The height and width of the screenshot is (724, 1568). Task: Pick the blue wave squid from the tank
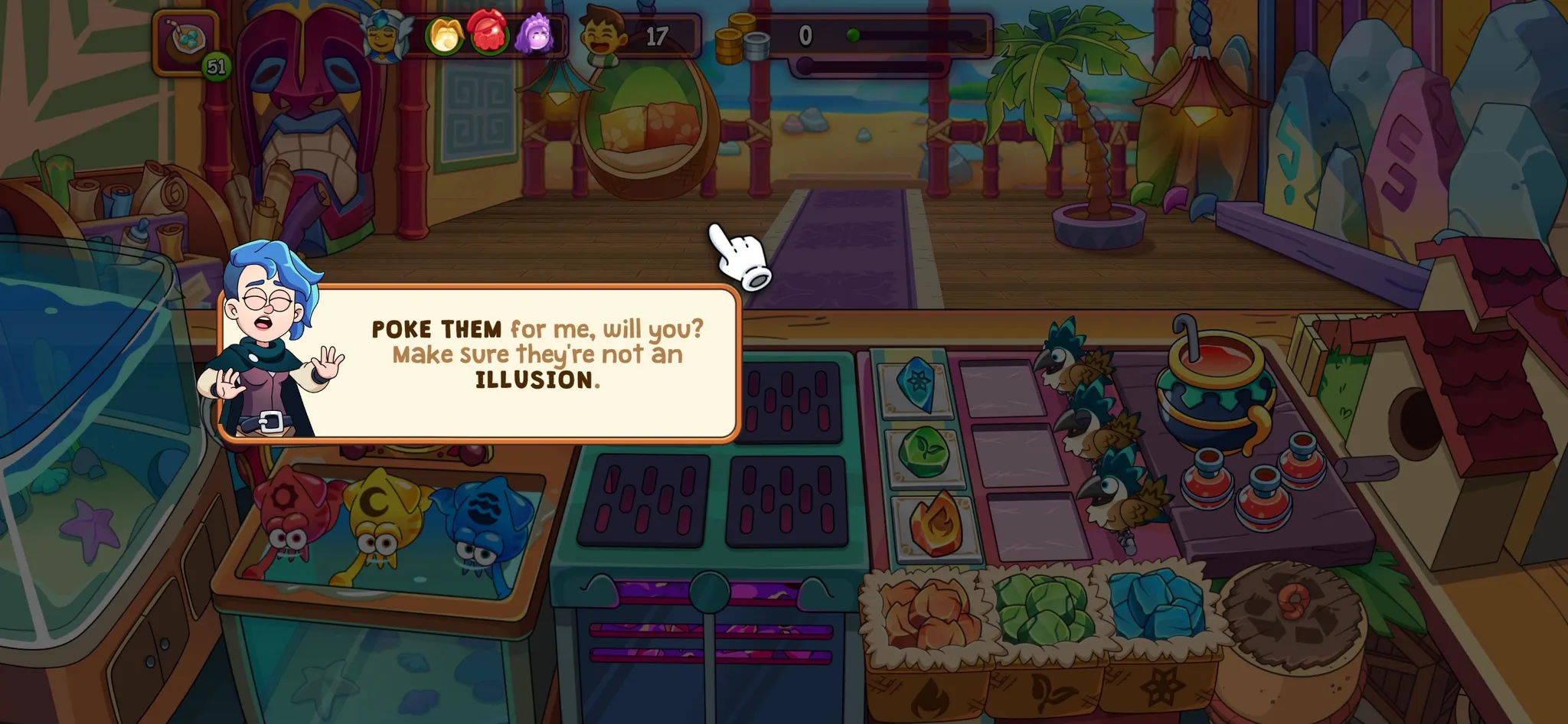tap(481, 520)
